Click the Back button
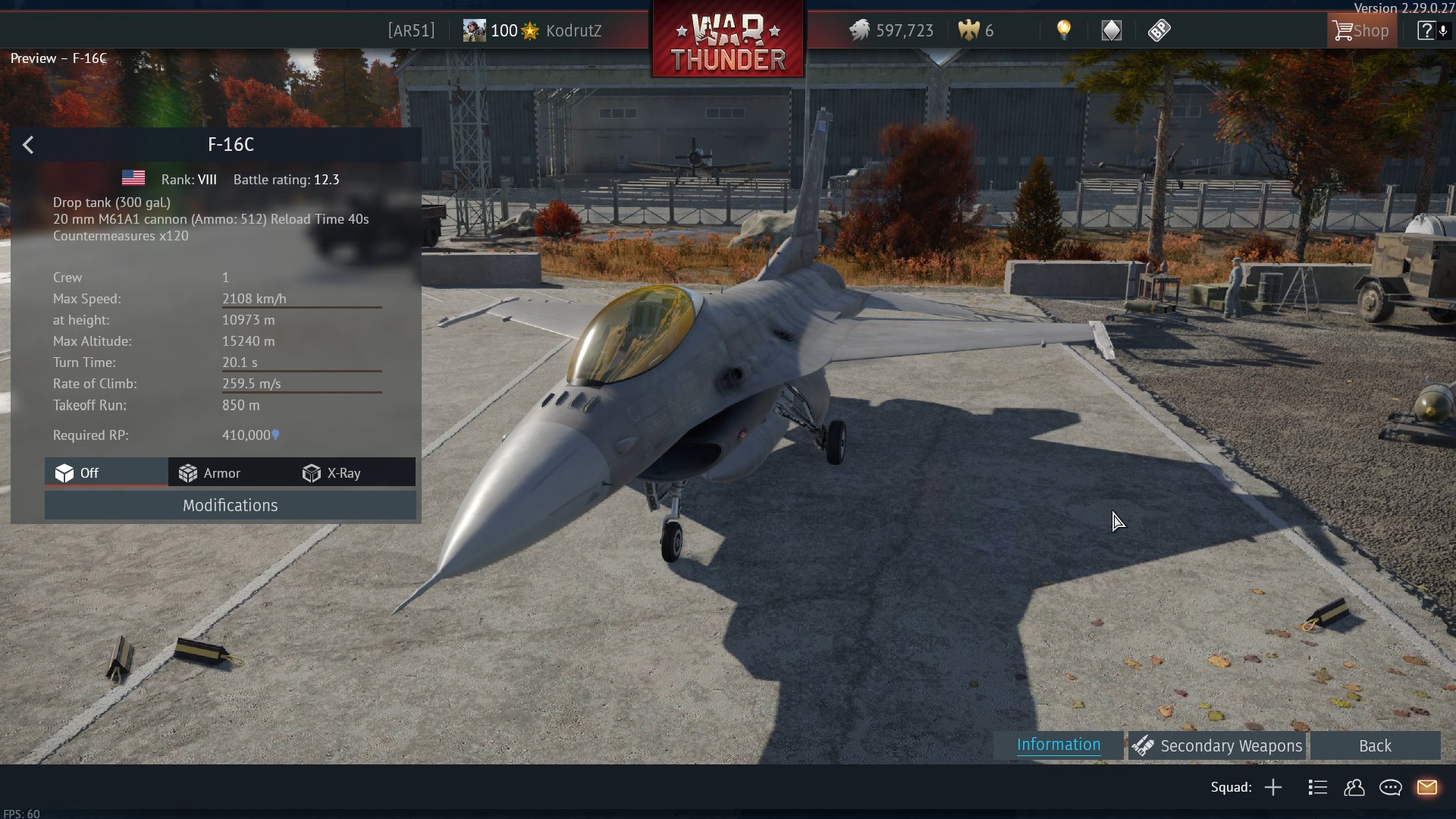 [1374, 746]
